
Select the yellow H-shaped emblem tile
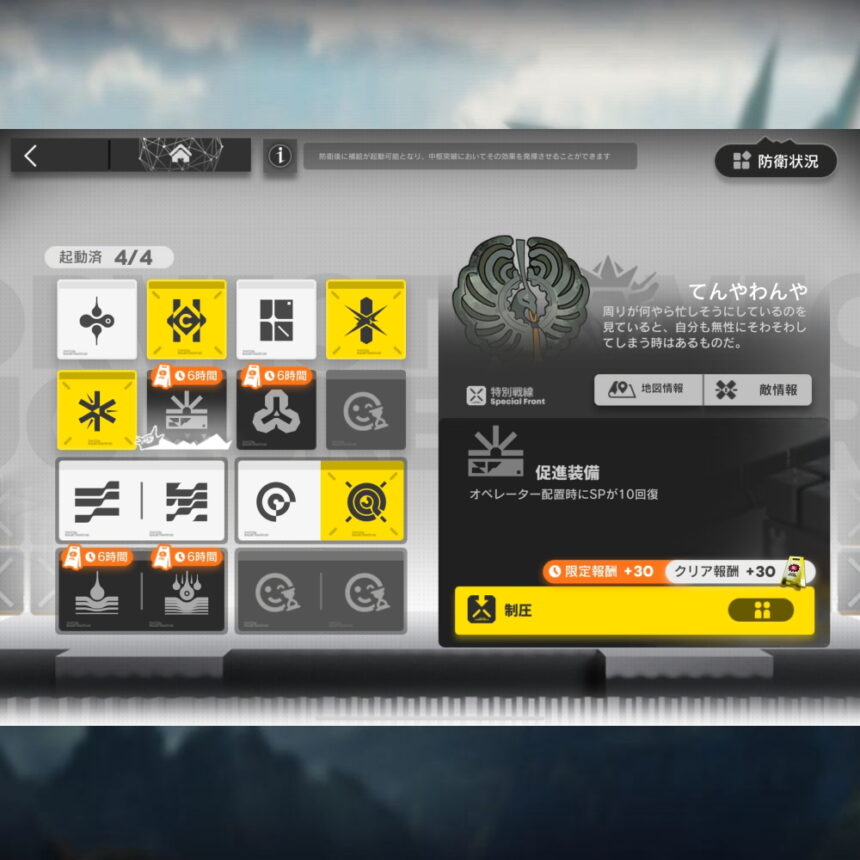[x=187, y=320]
